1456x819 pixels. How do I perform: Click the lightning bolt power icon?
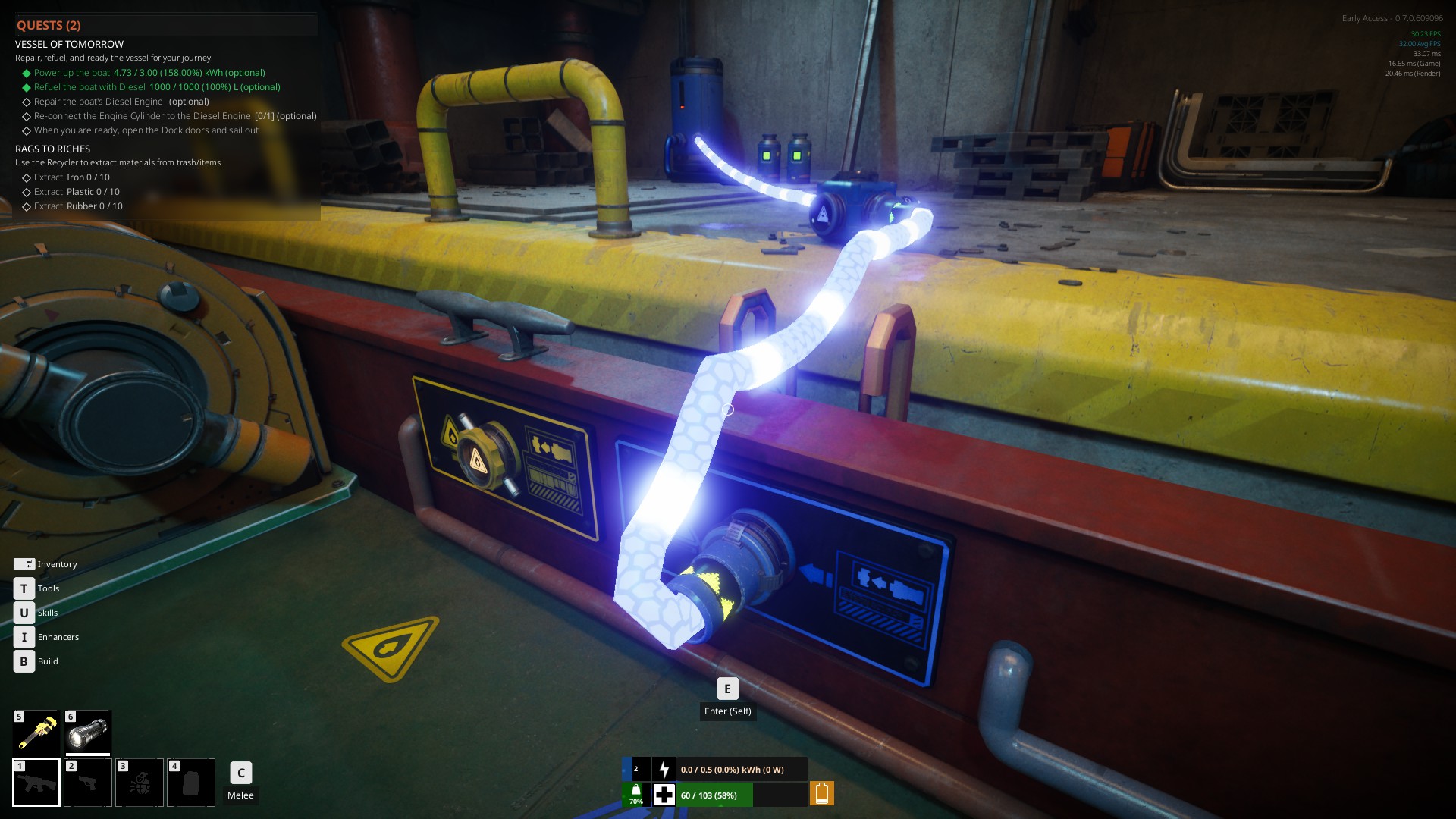tap(664, 770)
